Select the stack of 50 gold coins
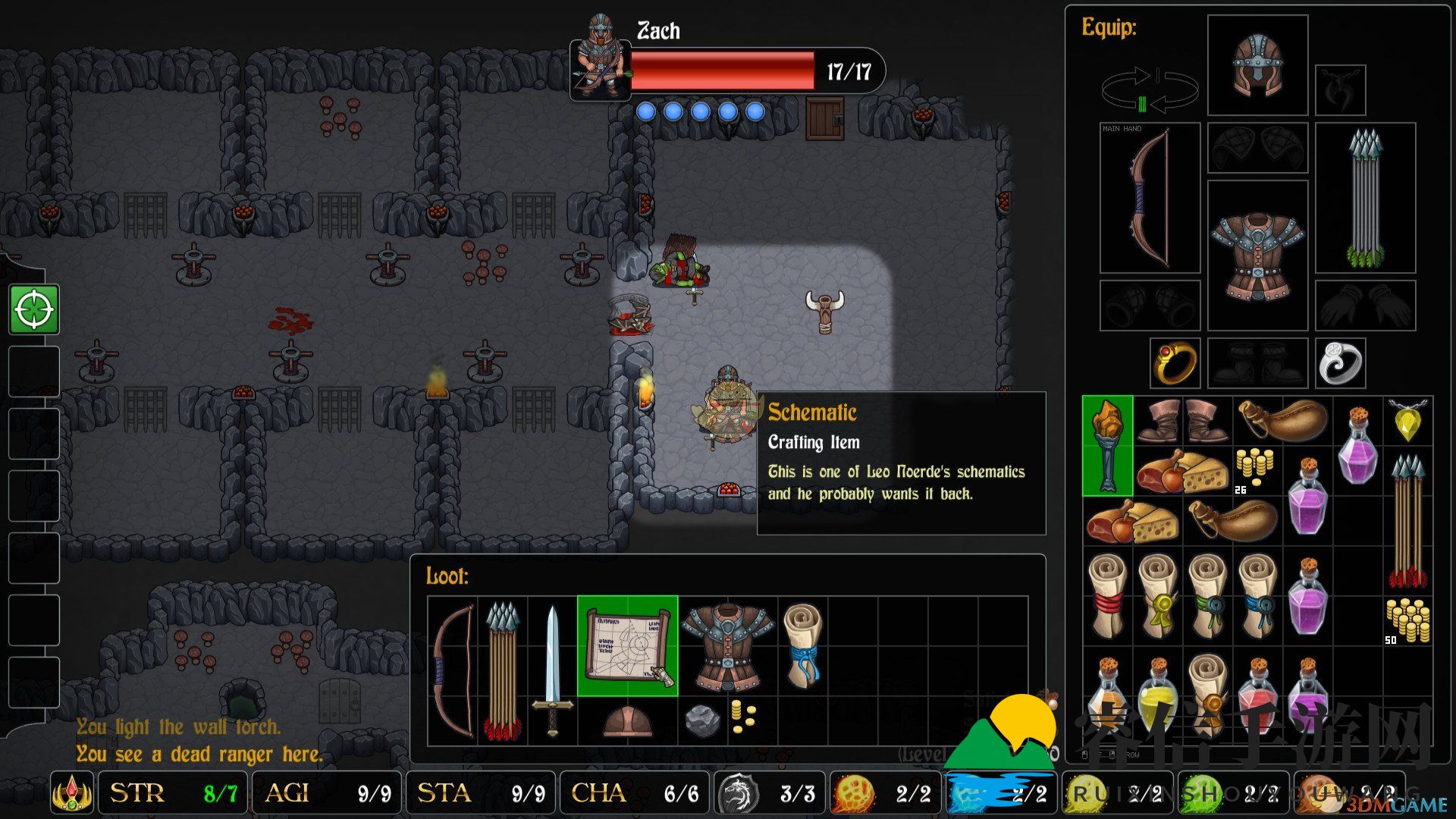The width and height of the screenshot is (1456, 819). [x=1407, y=619]
